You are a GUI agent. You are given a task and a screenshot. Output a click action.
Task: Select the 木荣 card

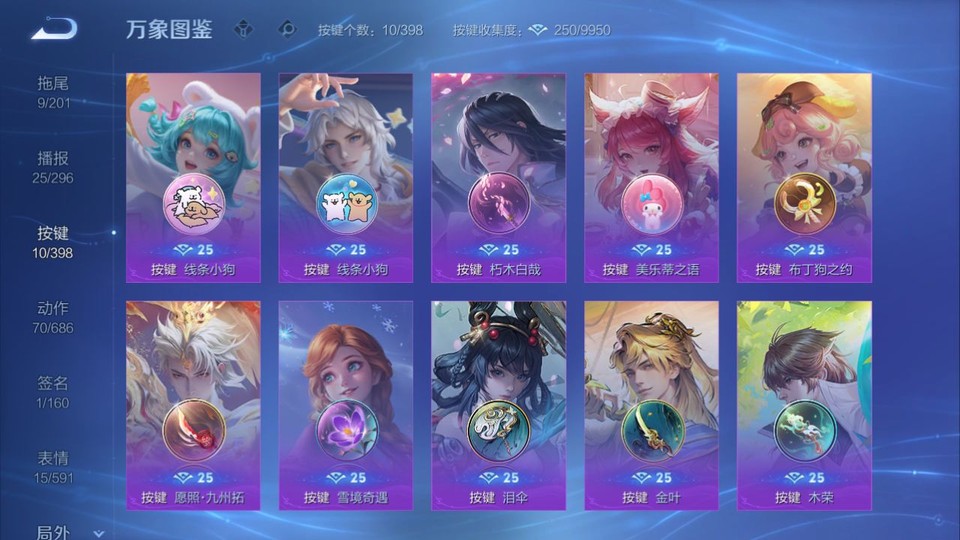click(x=804, y=405)
